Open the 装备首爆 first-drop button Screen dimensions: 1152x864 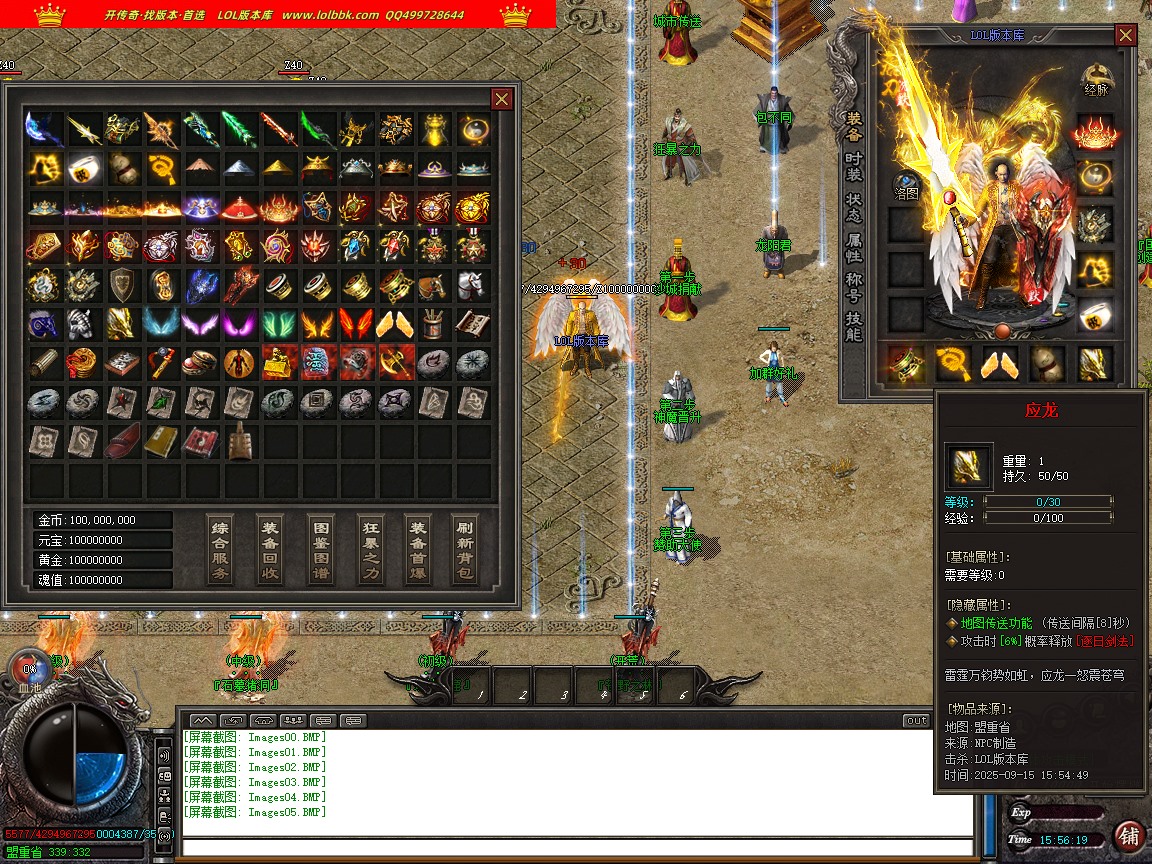point(418,549)
